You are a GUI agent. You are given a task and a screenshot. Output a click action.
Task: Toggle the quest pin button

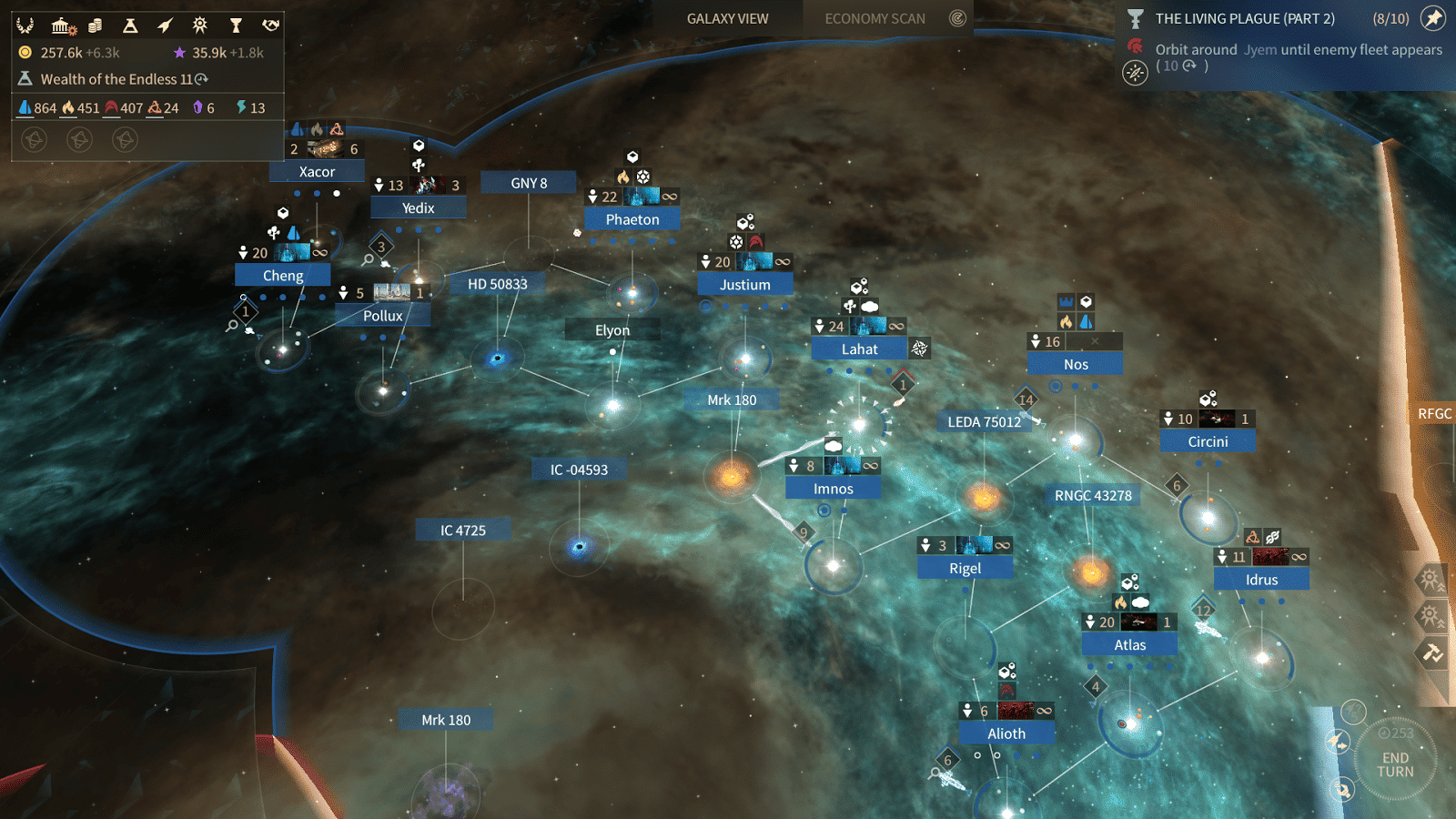(x=1433, y=18)
